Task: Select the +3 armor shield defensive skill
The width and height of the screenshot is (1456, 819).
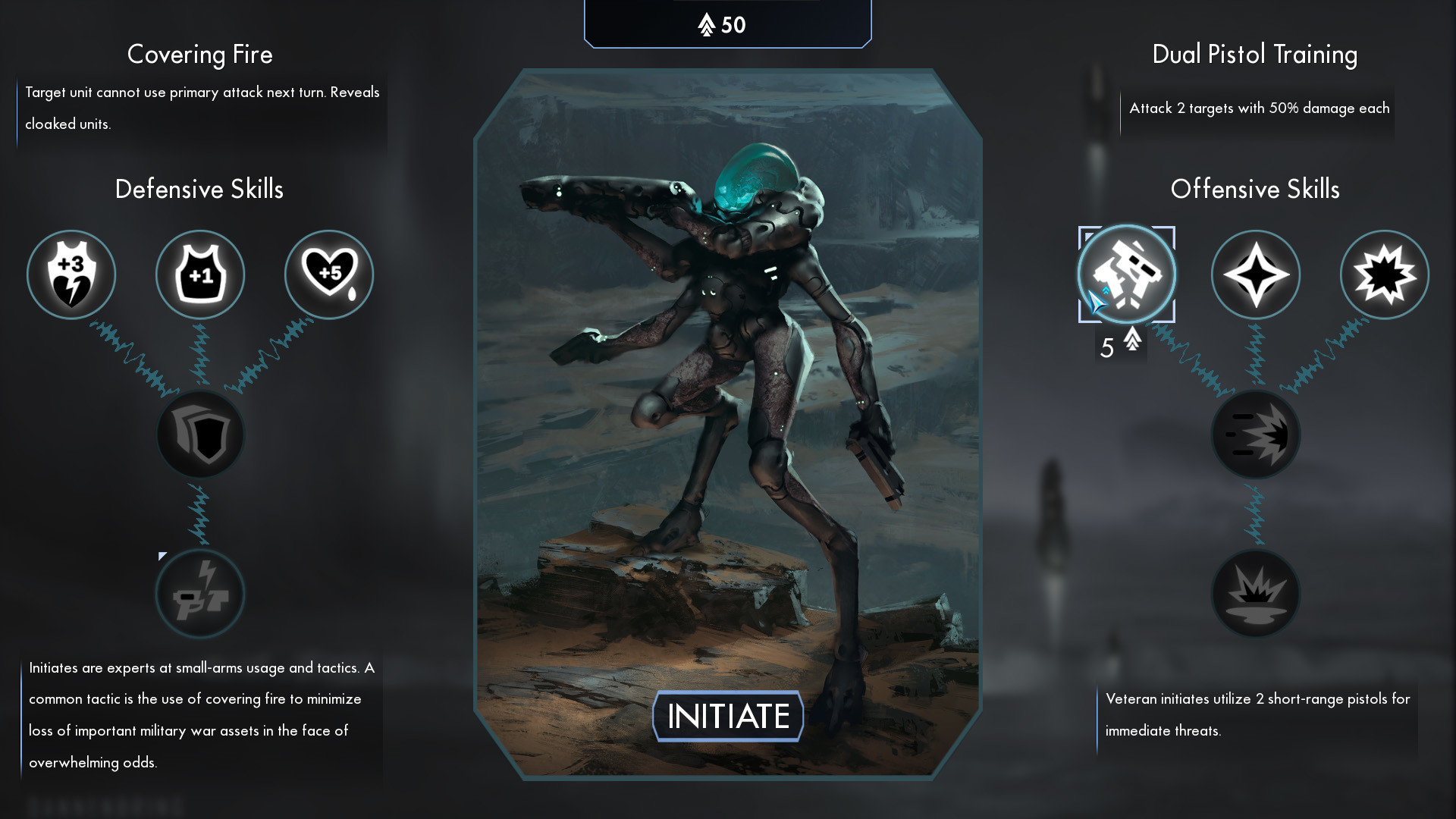Action: pyautogui.click(x=71, y=275)
